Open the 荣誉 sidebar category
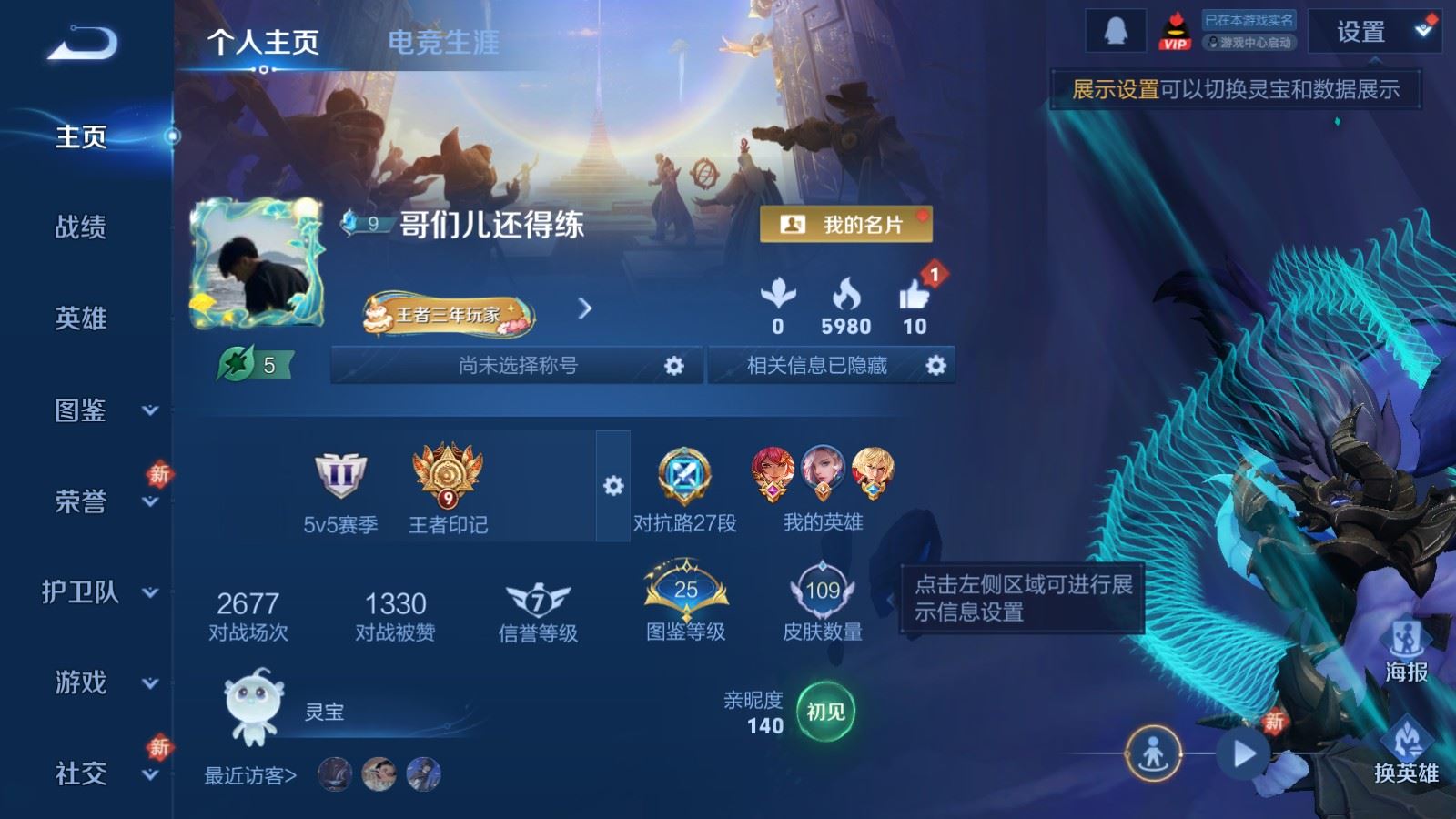 click(x=100, y=501)
